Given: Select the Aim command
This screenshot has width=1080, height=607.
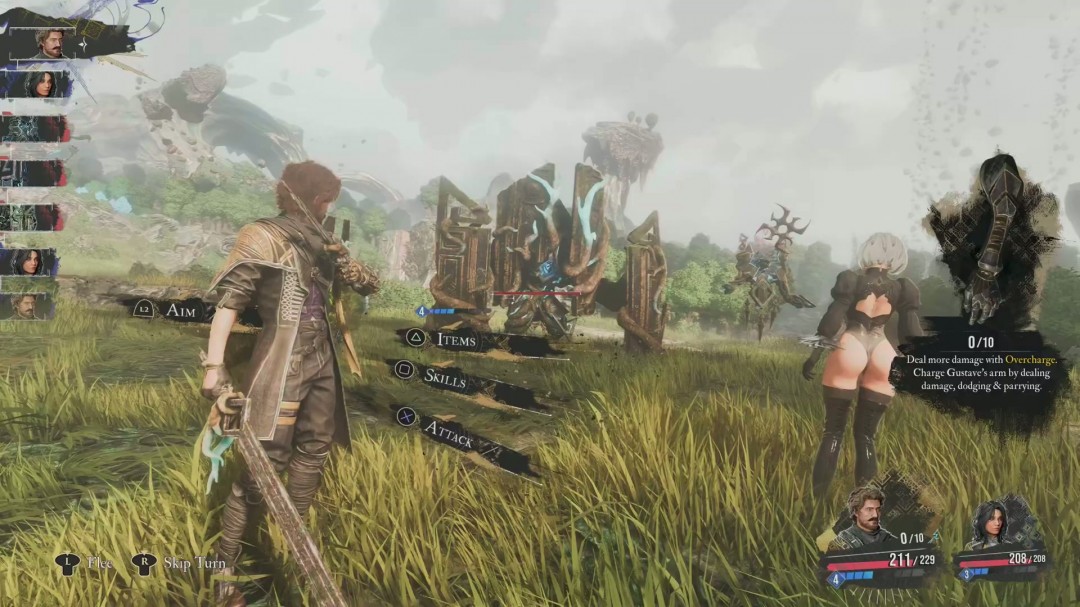Looking at the screenshot, I should (x=180, y=311).
